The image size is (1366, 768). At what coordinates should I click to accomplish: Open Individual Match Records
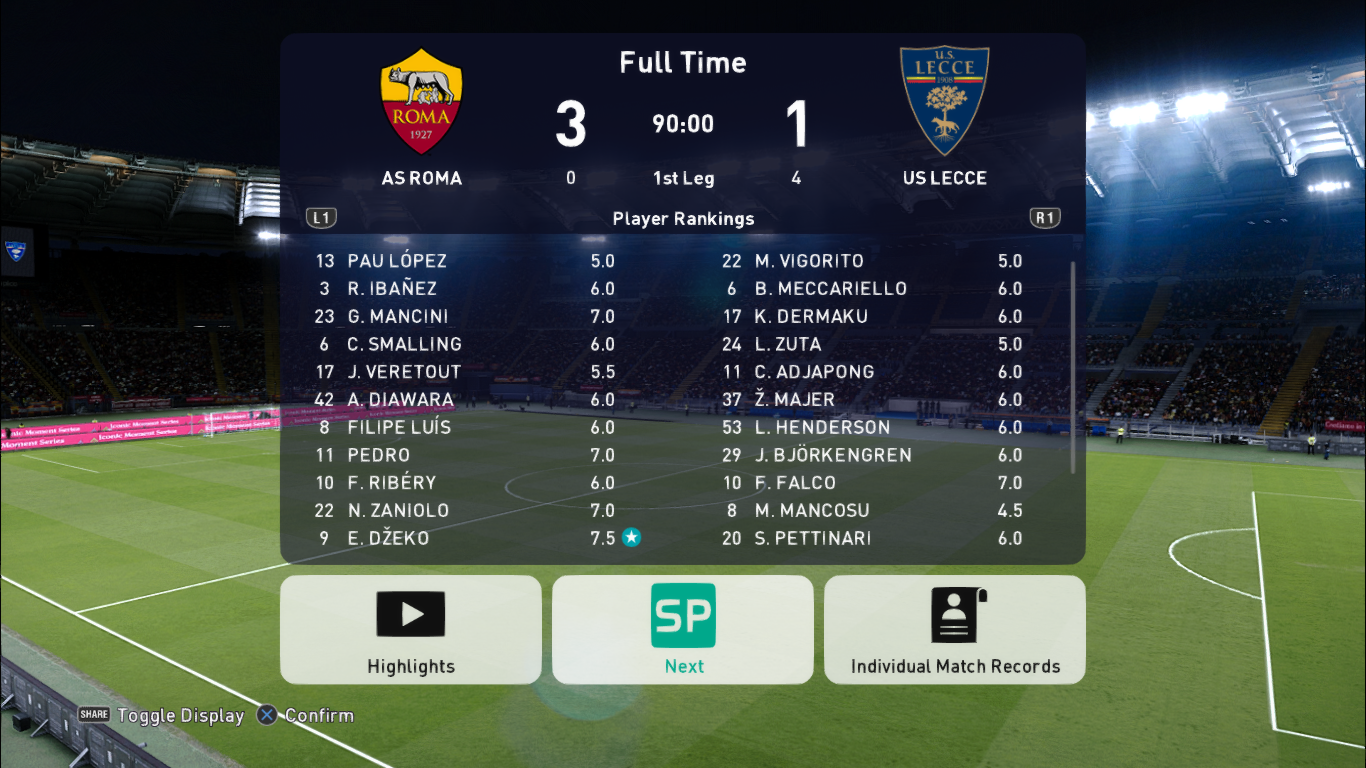click(955, 630)
